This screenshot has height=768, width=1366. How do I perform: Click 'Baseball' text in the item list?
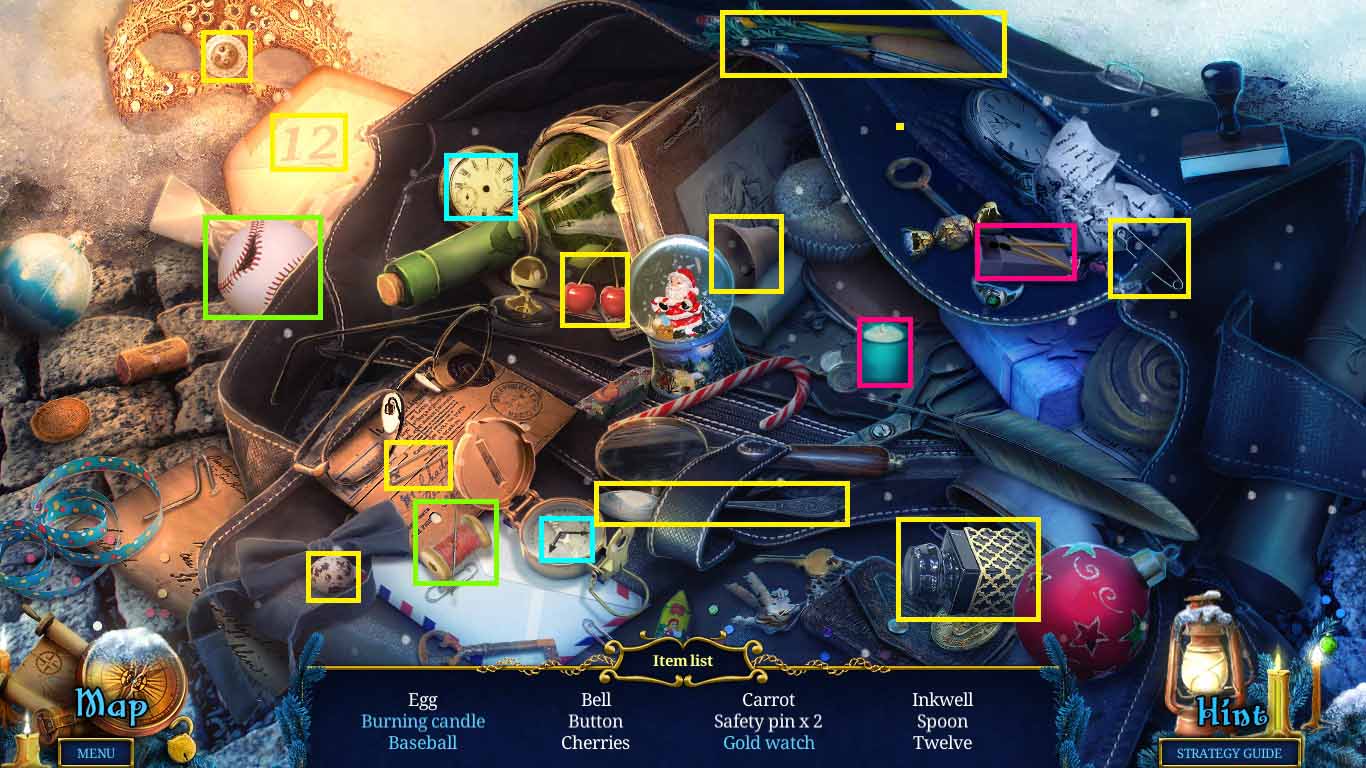(424, 743)
